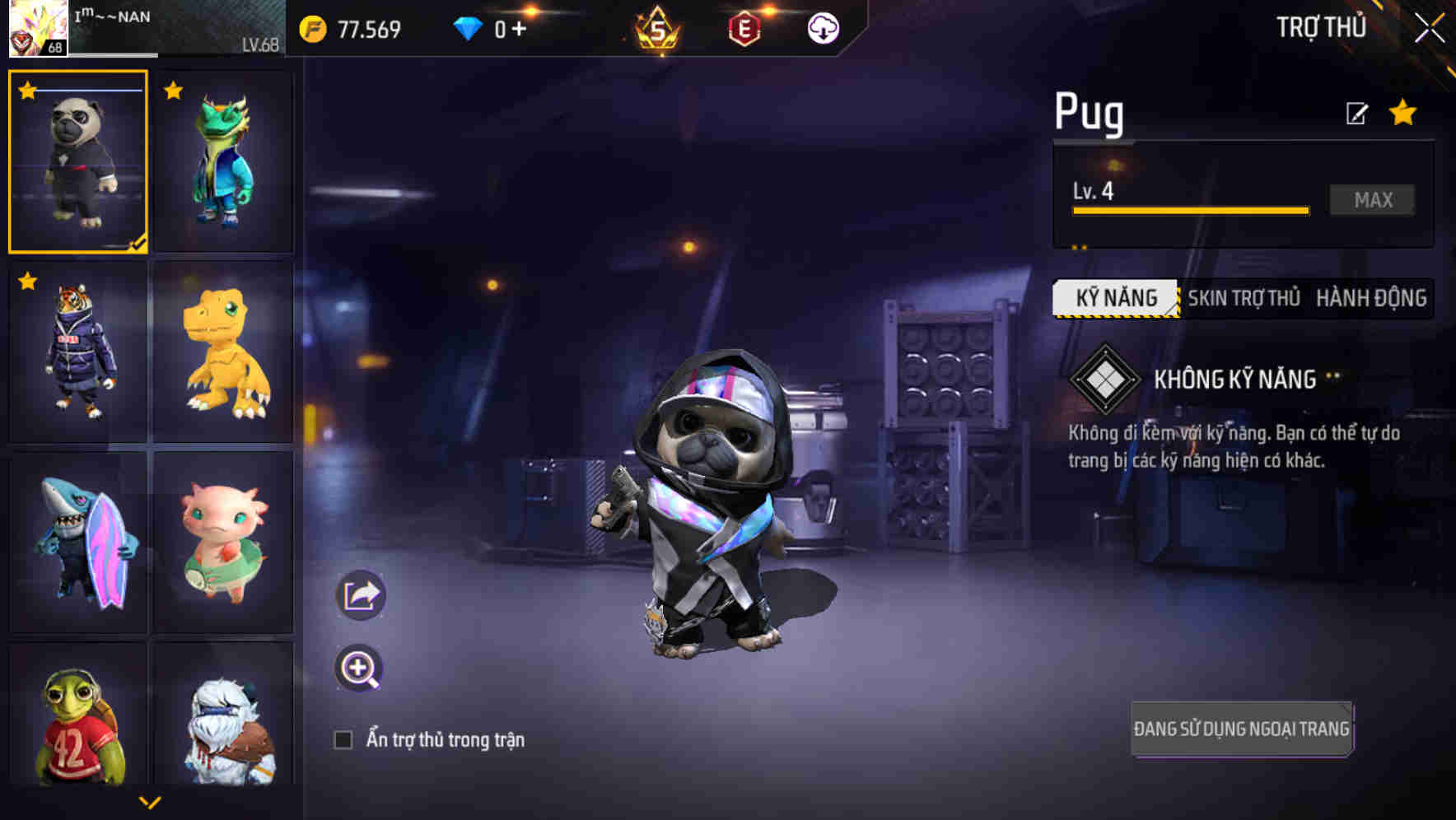Select the magnifier zoom icon
The height and width of the screenshot is (820, 1456).
tap(360, 669)
